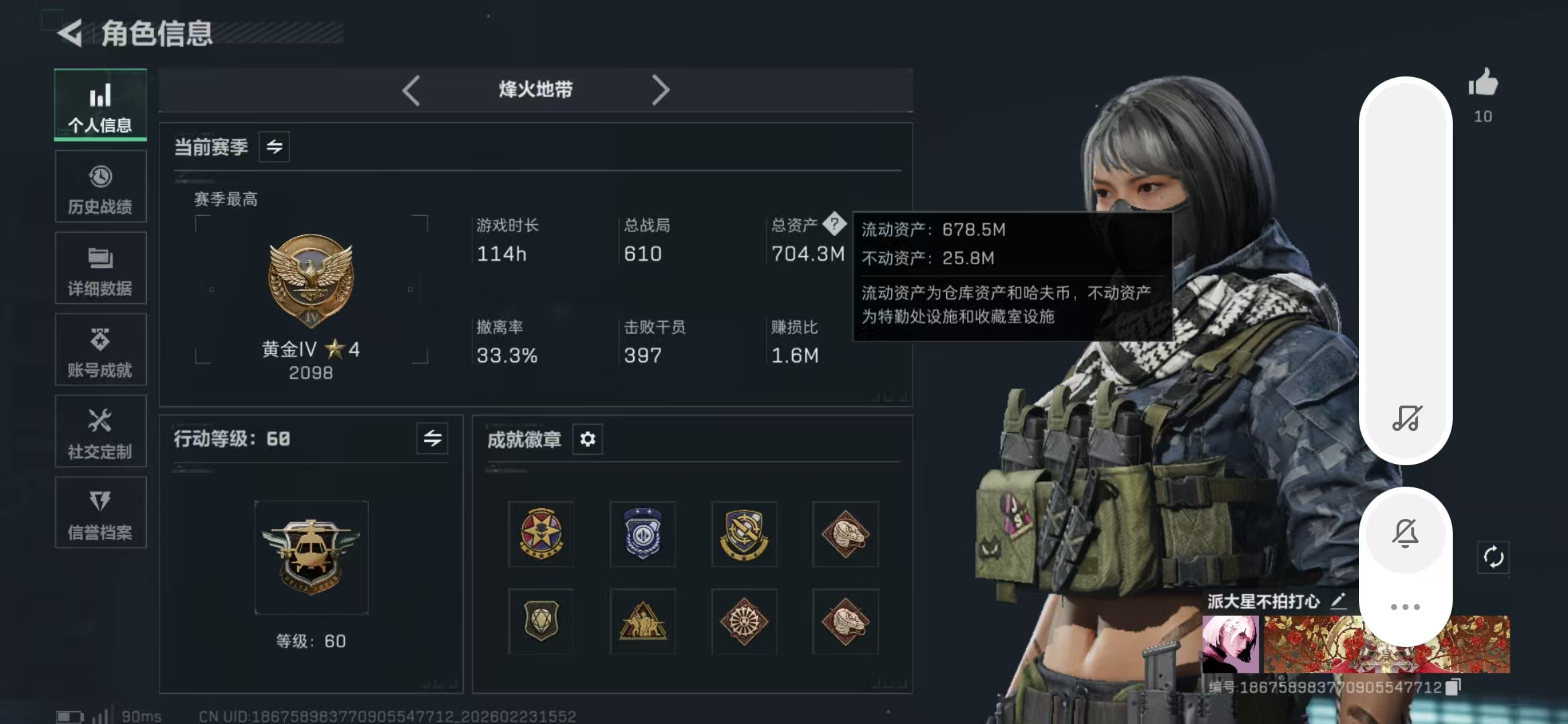Click the helicopter level 60 badge
This screenshot has width=1568, height=724.
point(311,556)
